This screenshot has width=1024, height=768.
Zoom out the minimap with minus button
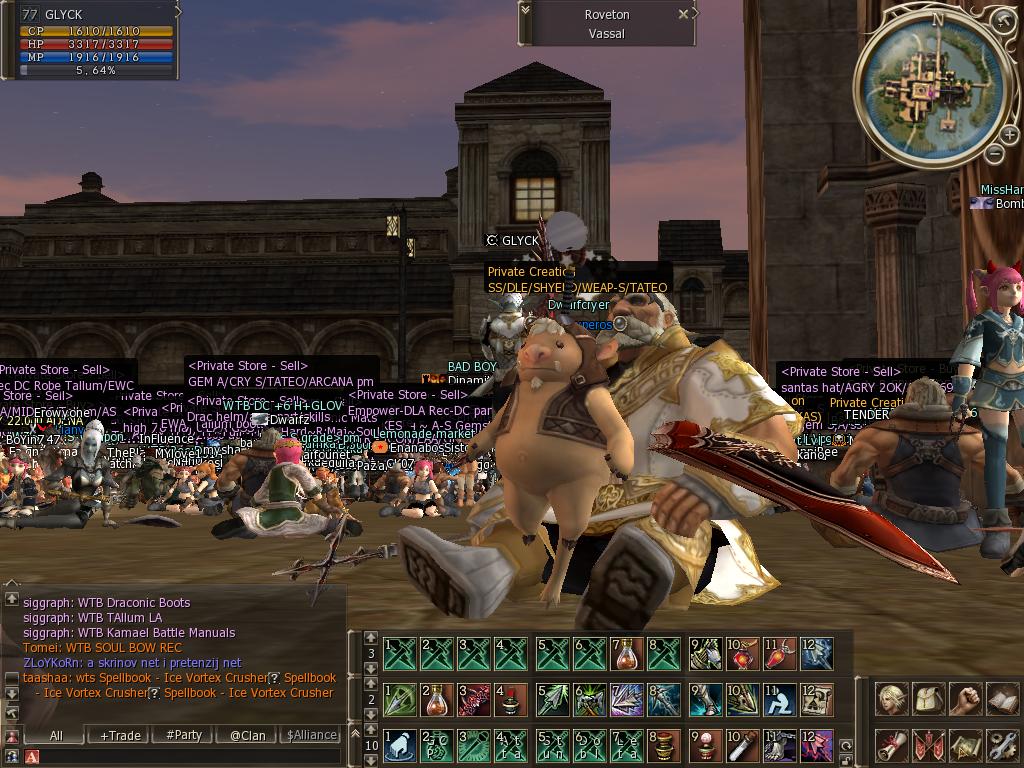(994, 153)
